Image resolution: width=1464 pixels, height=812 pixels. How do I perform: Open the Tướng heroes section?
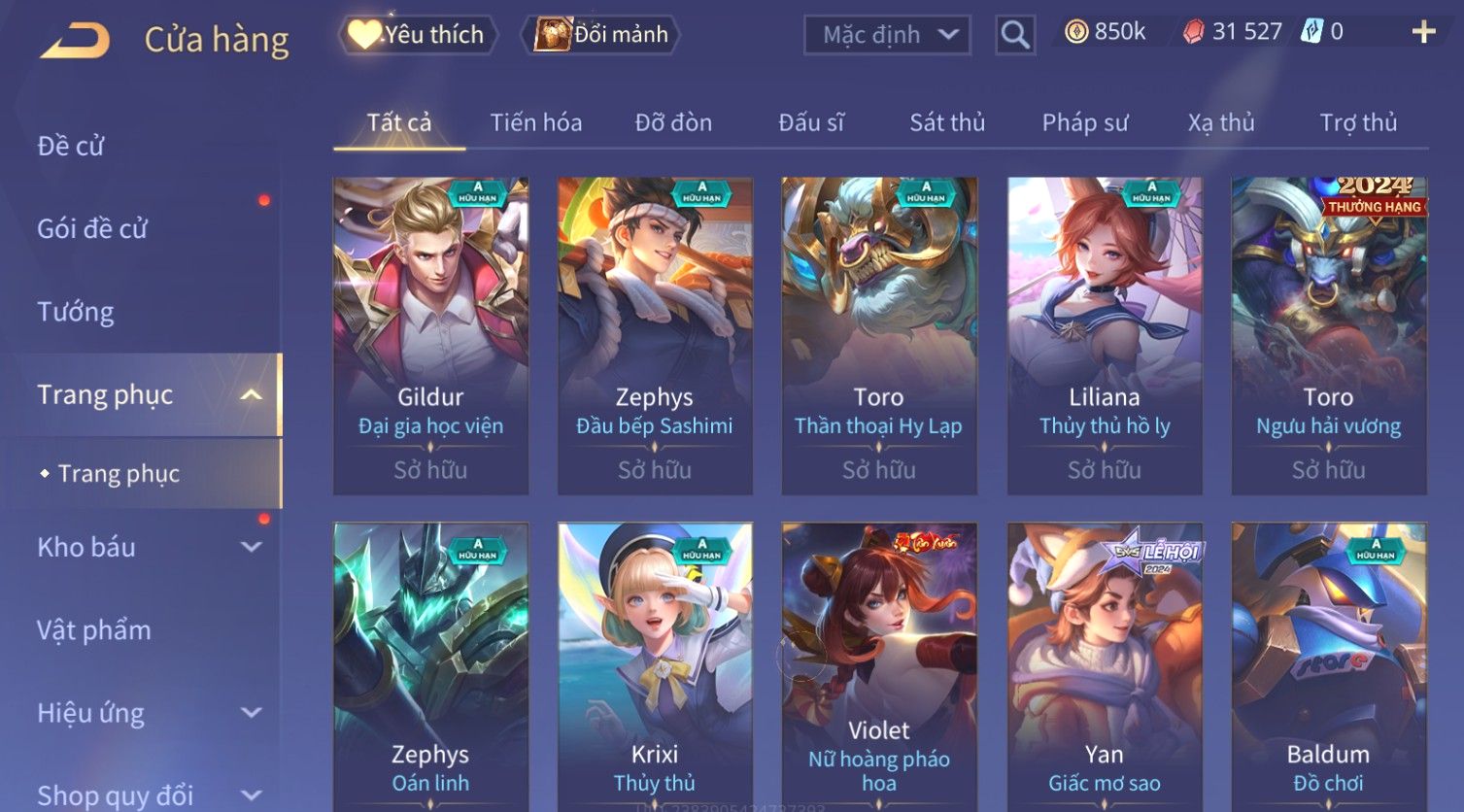click(76, 312)
